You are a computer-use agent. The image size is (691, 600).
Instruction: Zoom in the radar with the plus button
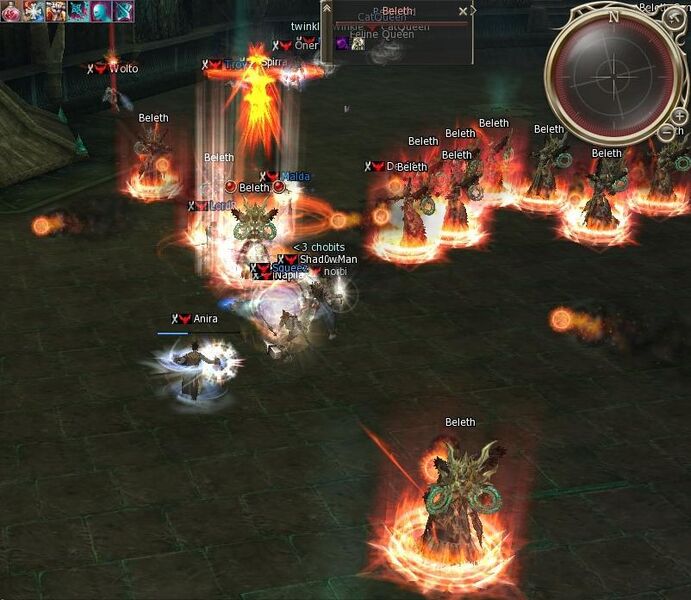pos(680,116)
